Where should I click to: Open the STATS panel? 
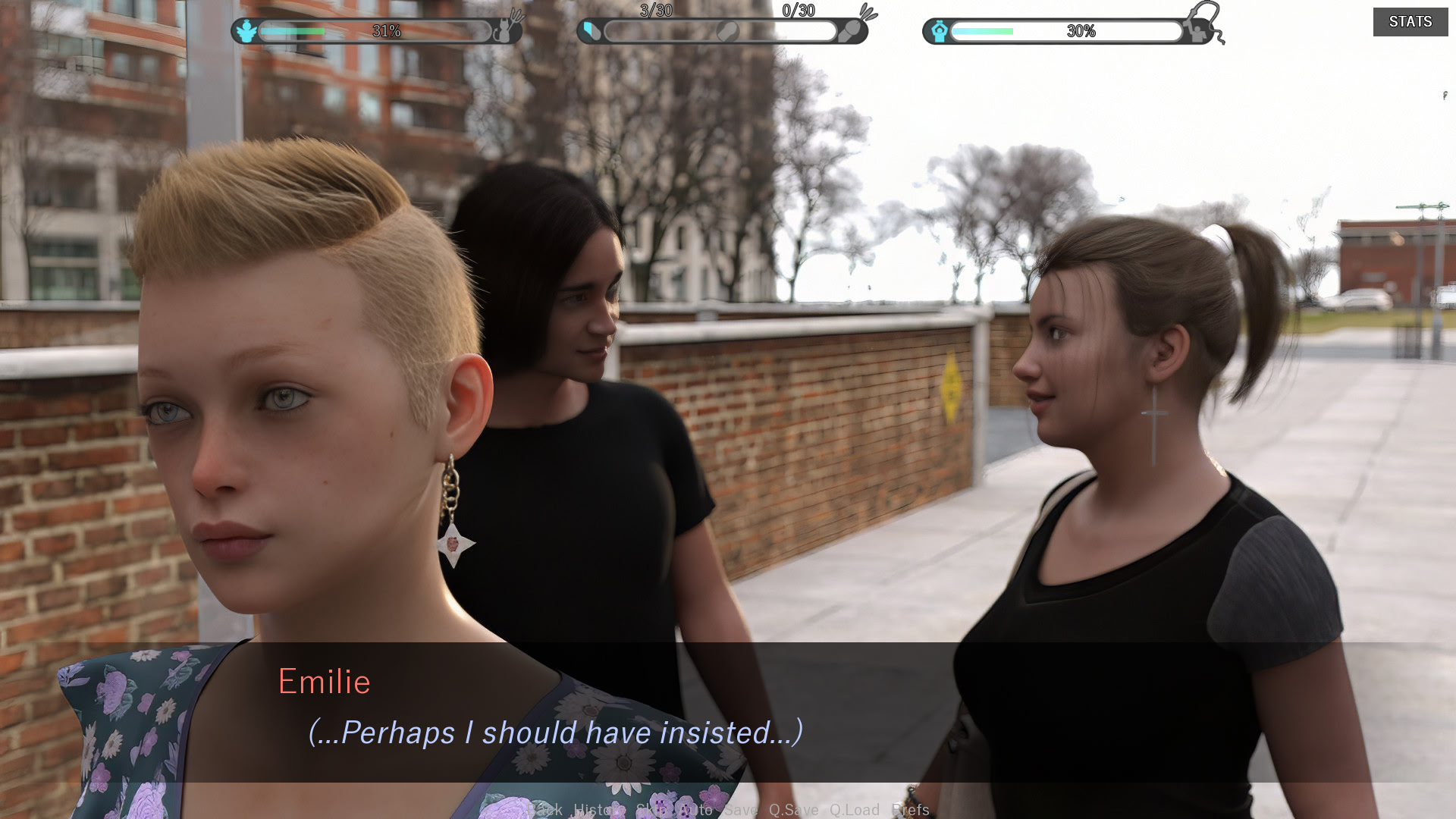click(1410, 22)
